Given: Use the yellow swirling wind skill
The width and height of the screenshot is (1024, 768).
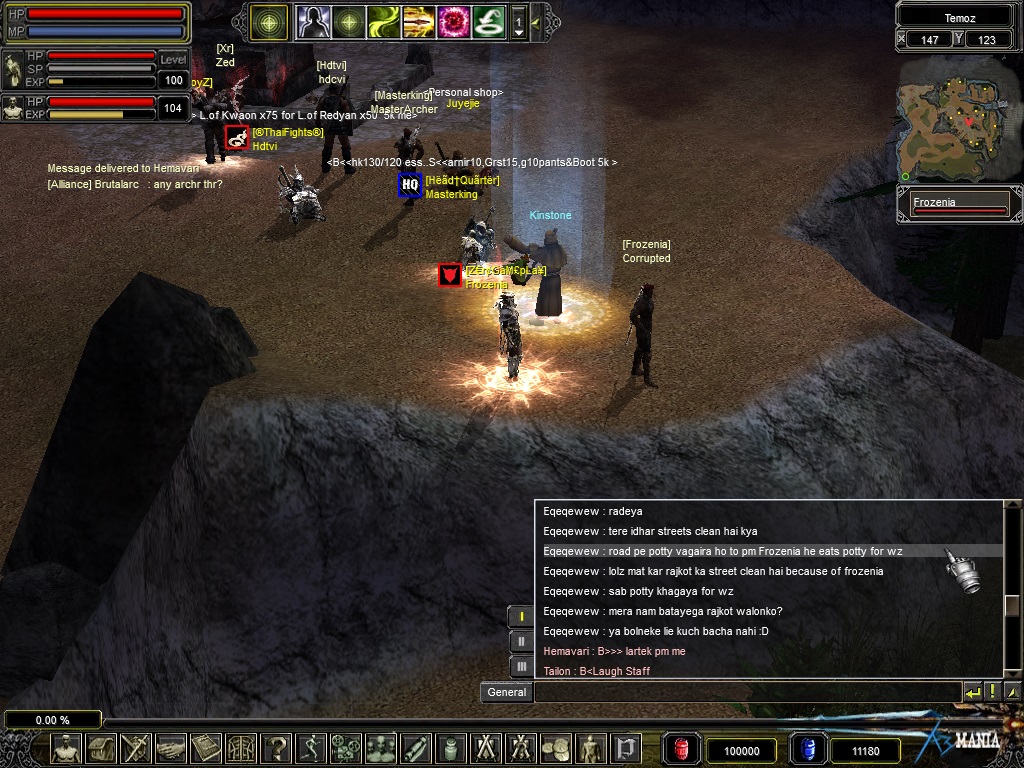Looking at the screenshot, I should tap(383, 21).
